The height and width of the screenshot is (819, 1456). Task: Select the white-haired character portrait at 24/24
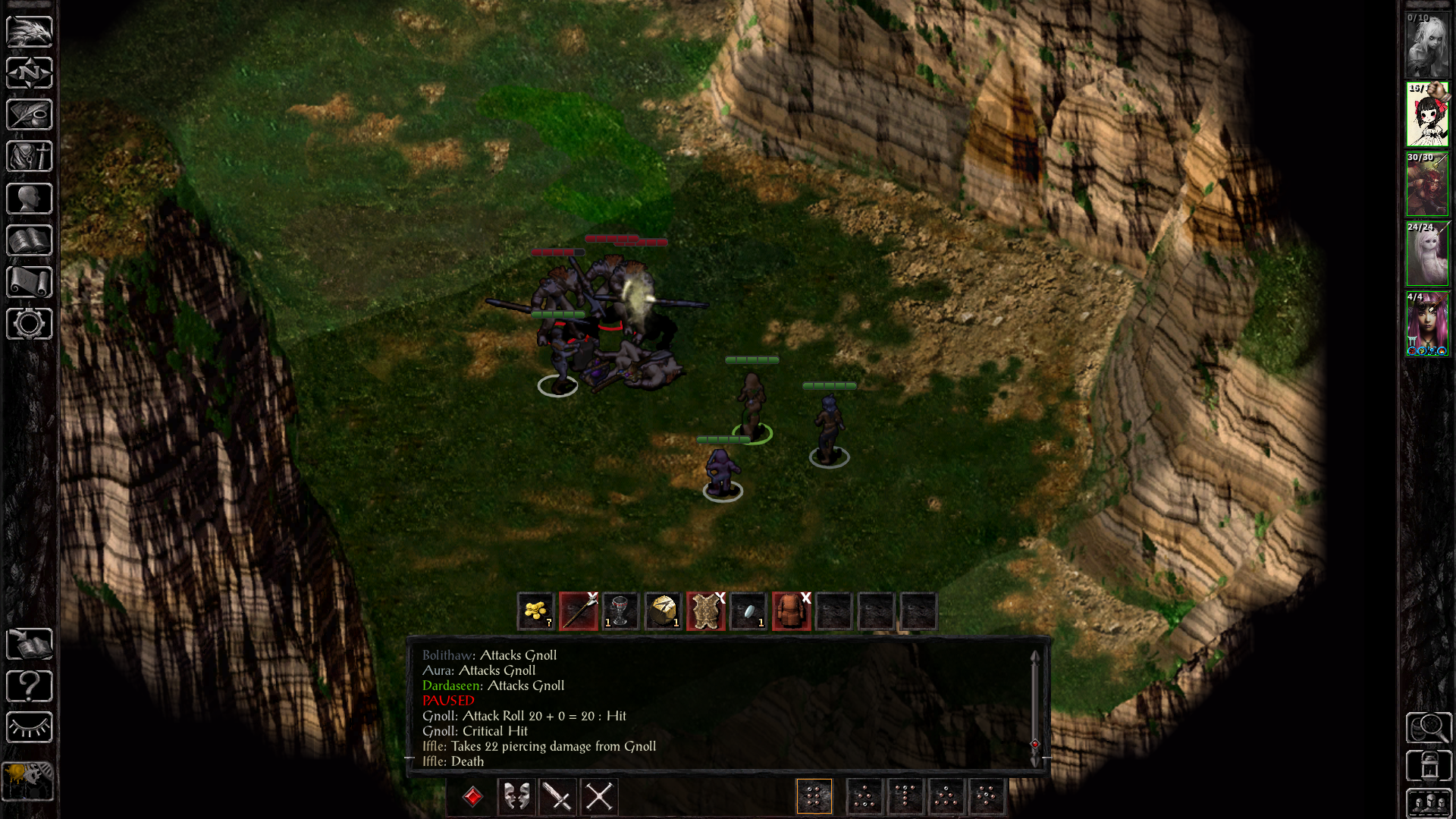point(1427,254)
